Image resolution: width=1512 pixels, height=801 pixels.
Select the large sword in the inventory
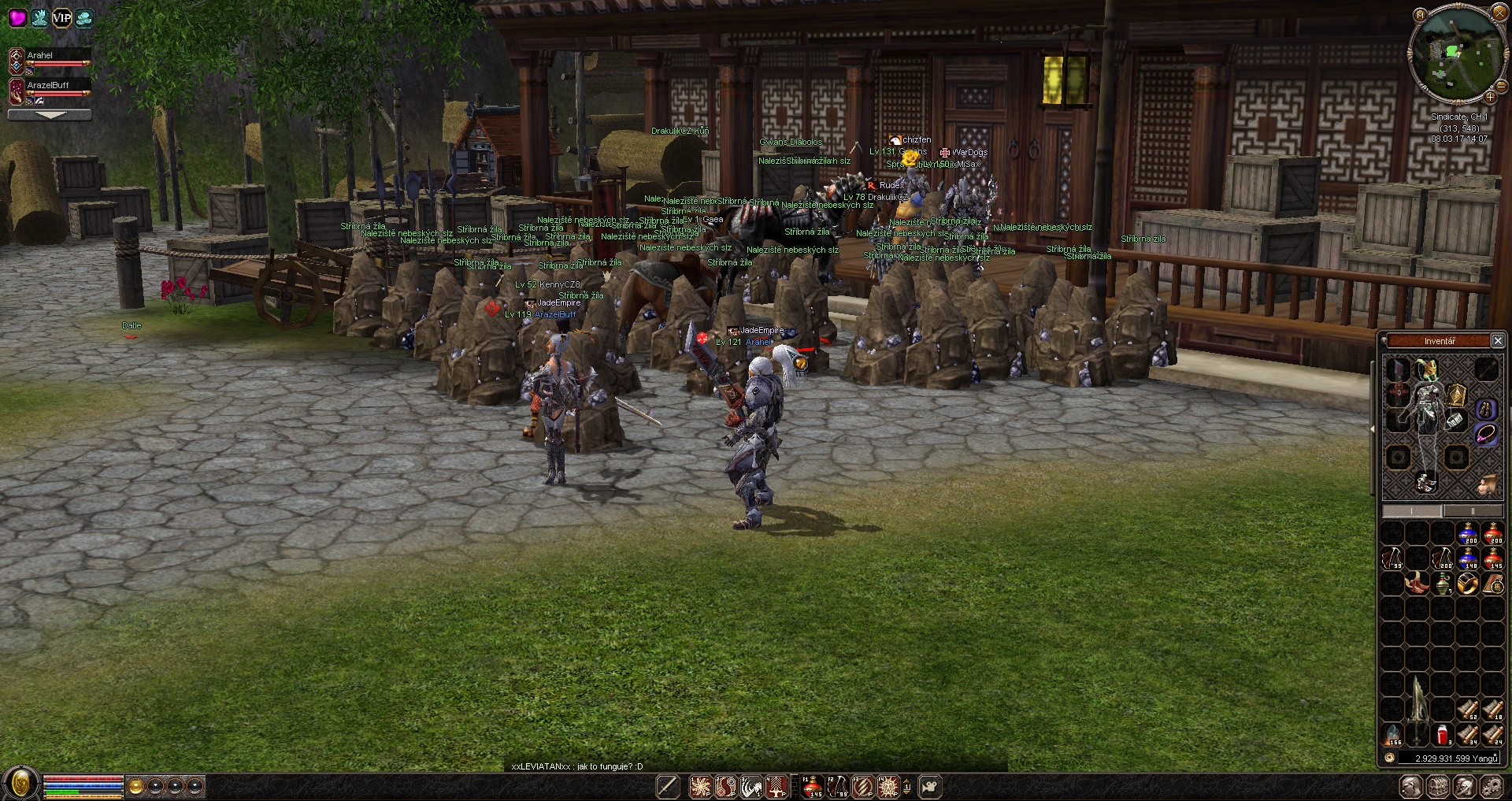click(1417, 710)
